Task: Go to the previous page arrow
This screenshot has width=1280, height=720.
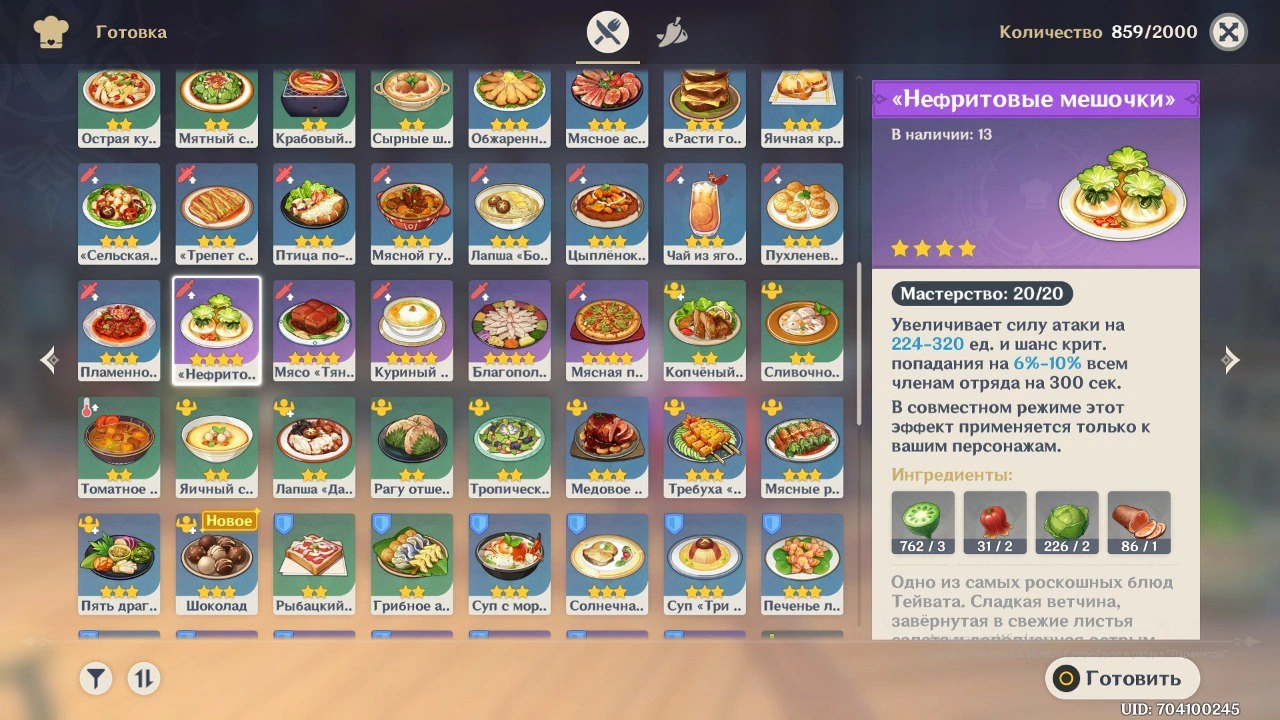Action: coord(49,361)
